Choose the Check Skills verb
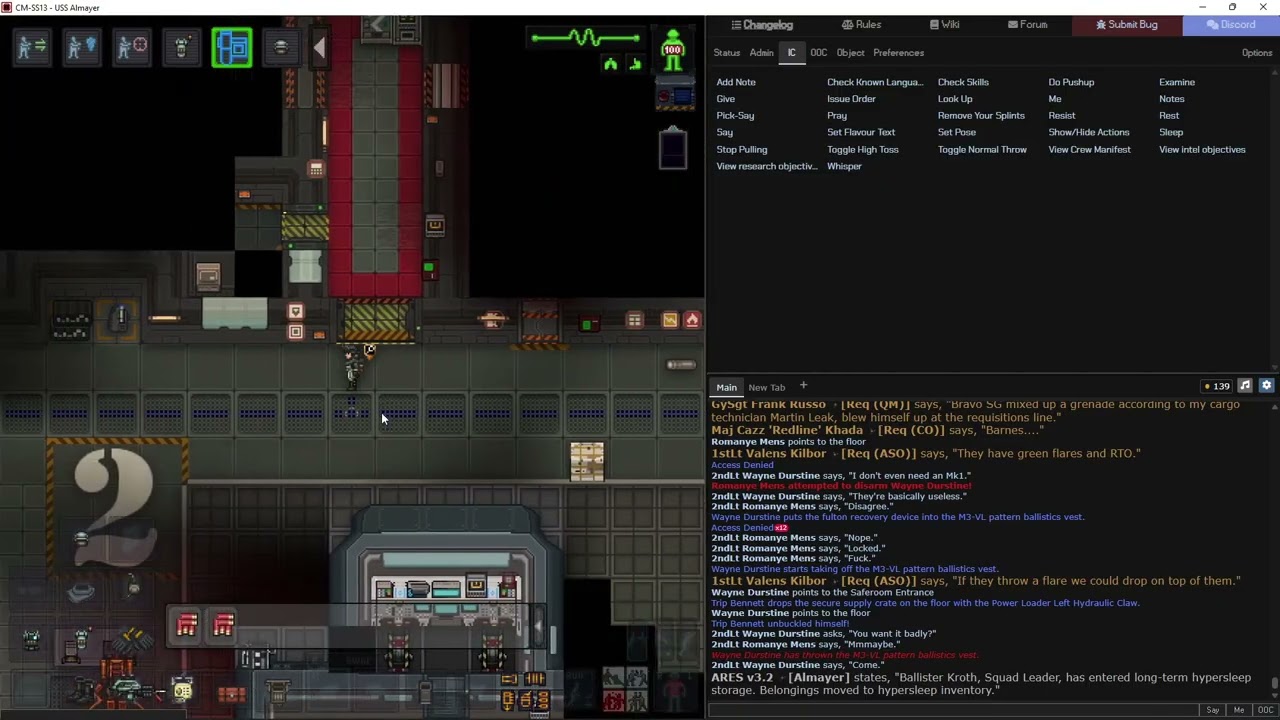 963,82
